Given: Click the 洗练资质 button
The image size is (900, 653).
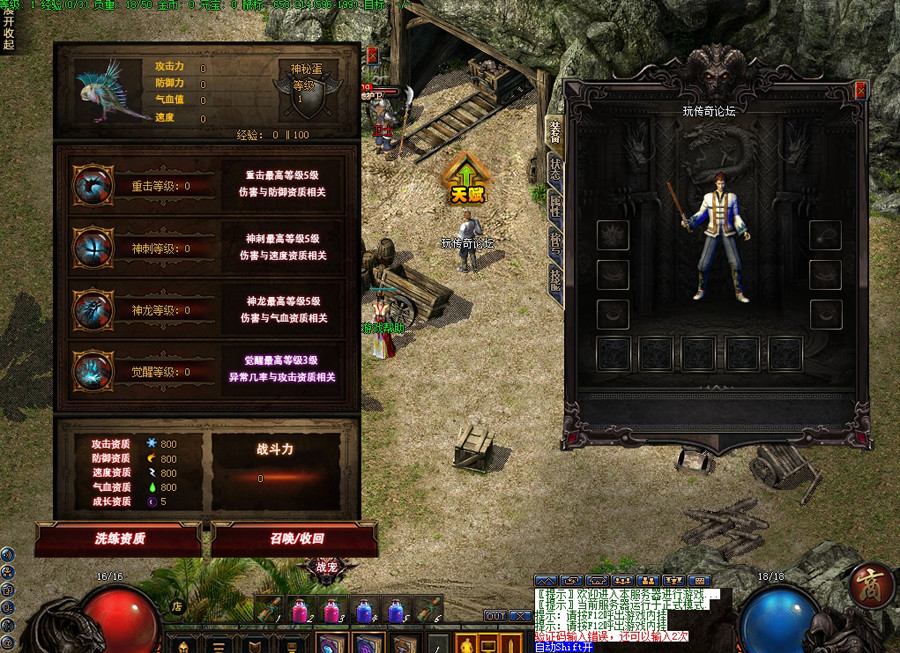Looking at the screenshot, I should click(120, 538).
